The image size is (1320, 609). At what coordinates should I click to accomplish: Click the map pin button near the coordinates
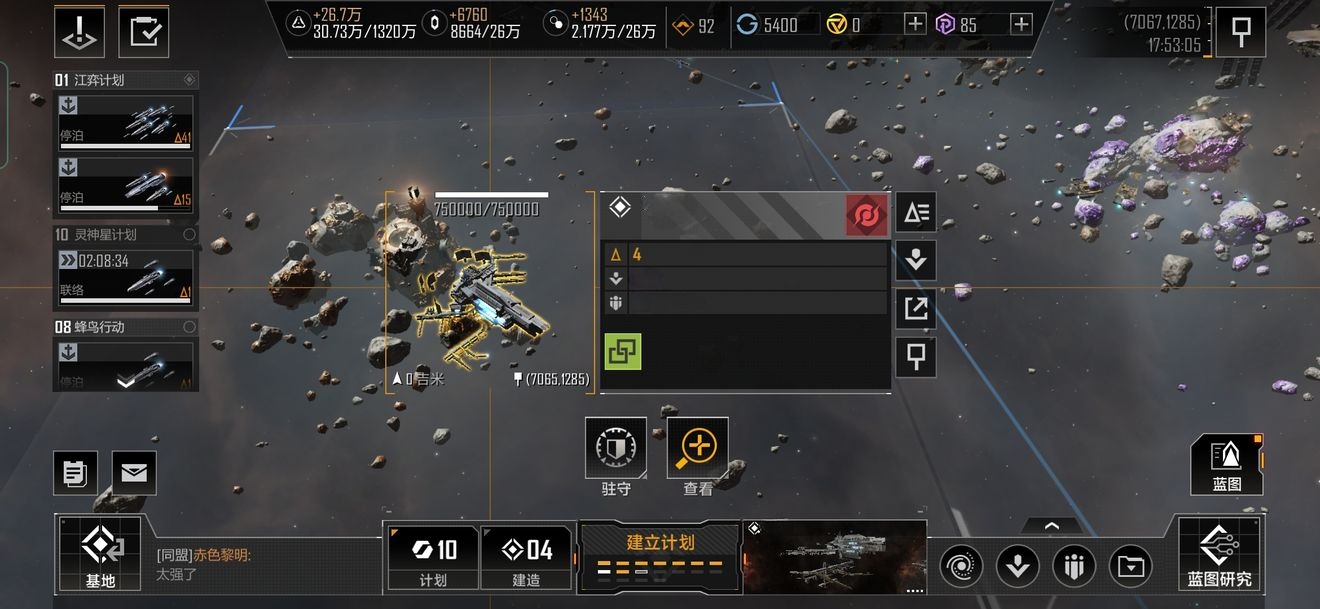1240,32
